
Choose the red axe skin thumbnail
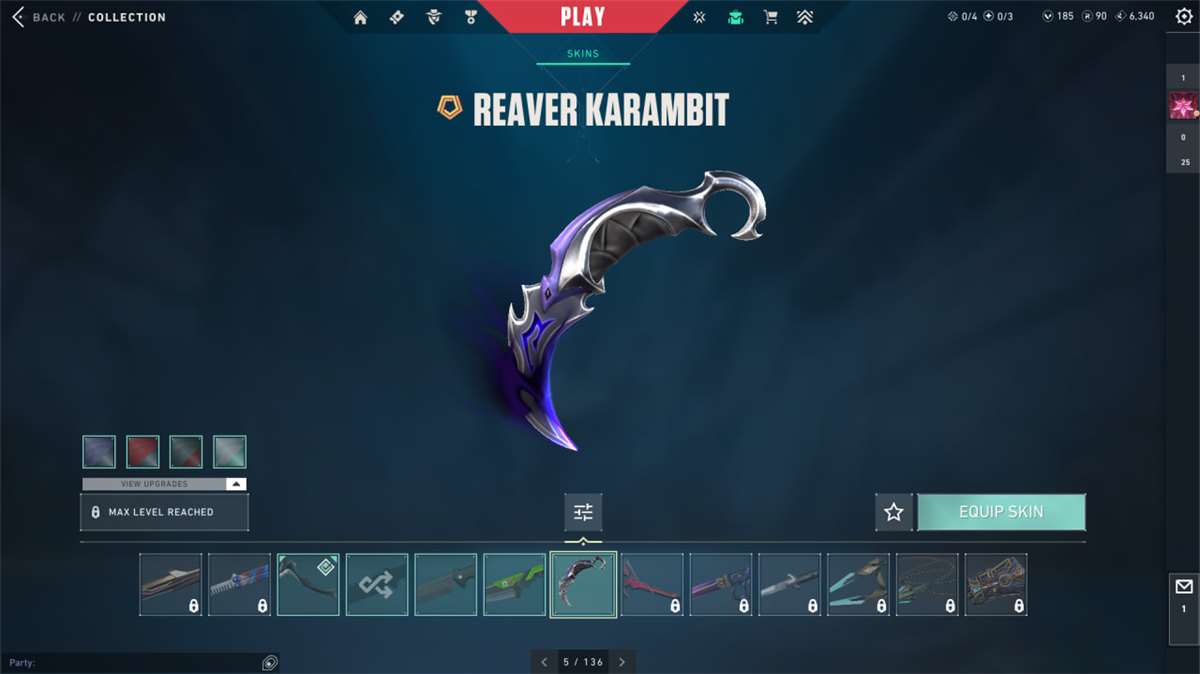652,584
